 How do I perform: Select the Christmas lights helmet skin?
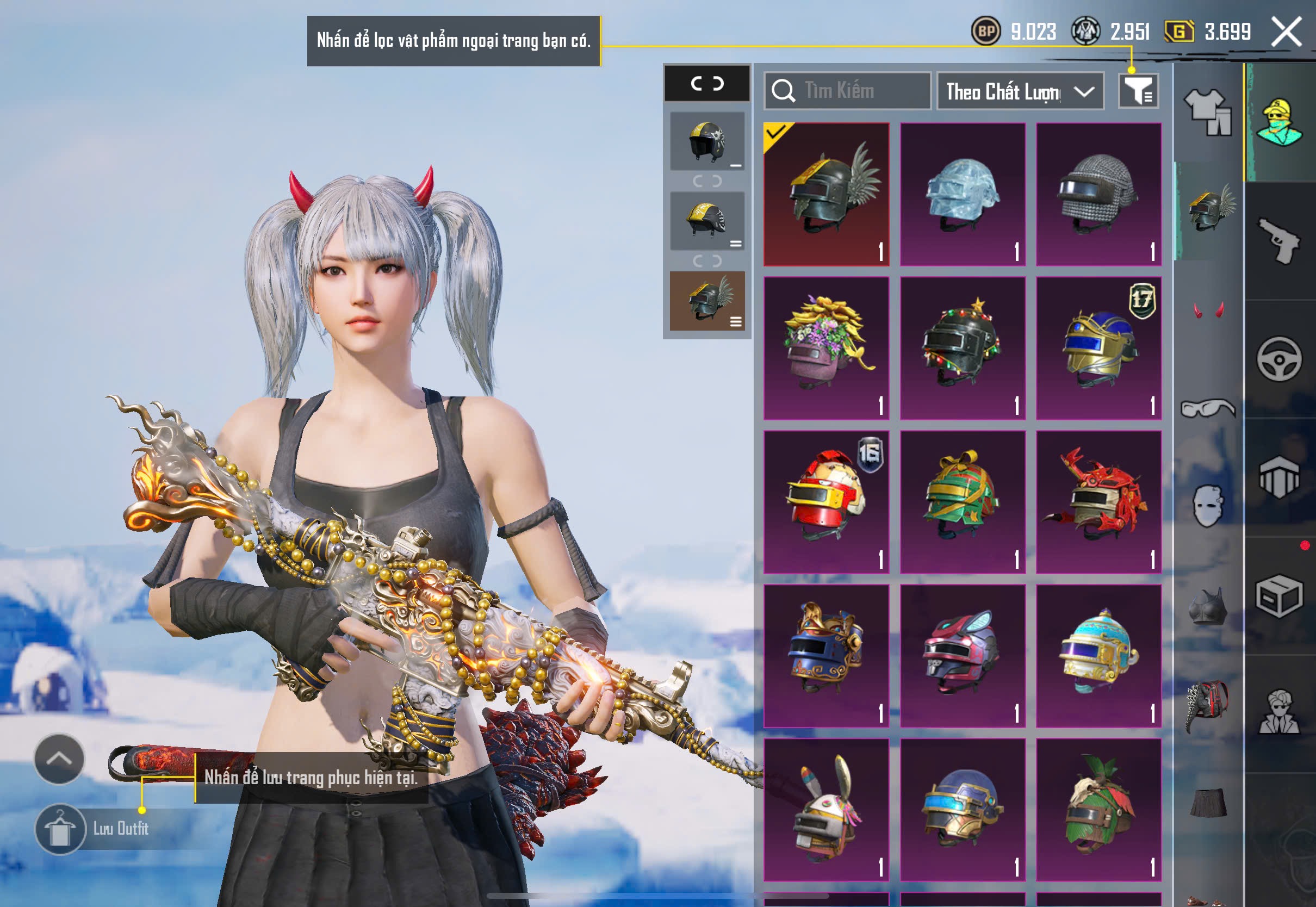coord(963,349)
